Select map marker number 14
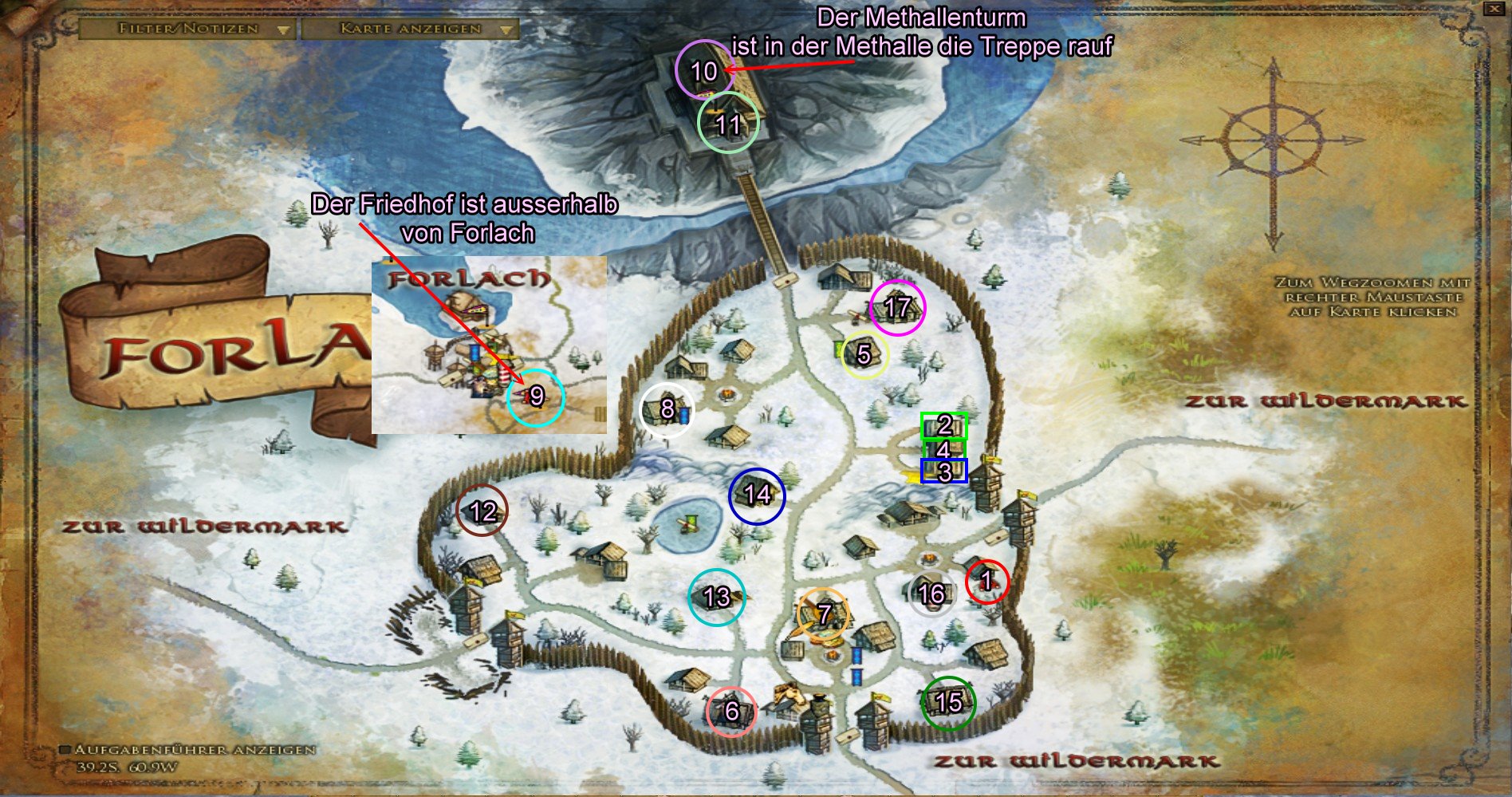 (x=757, y=495)
